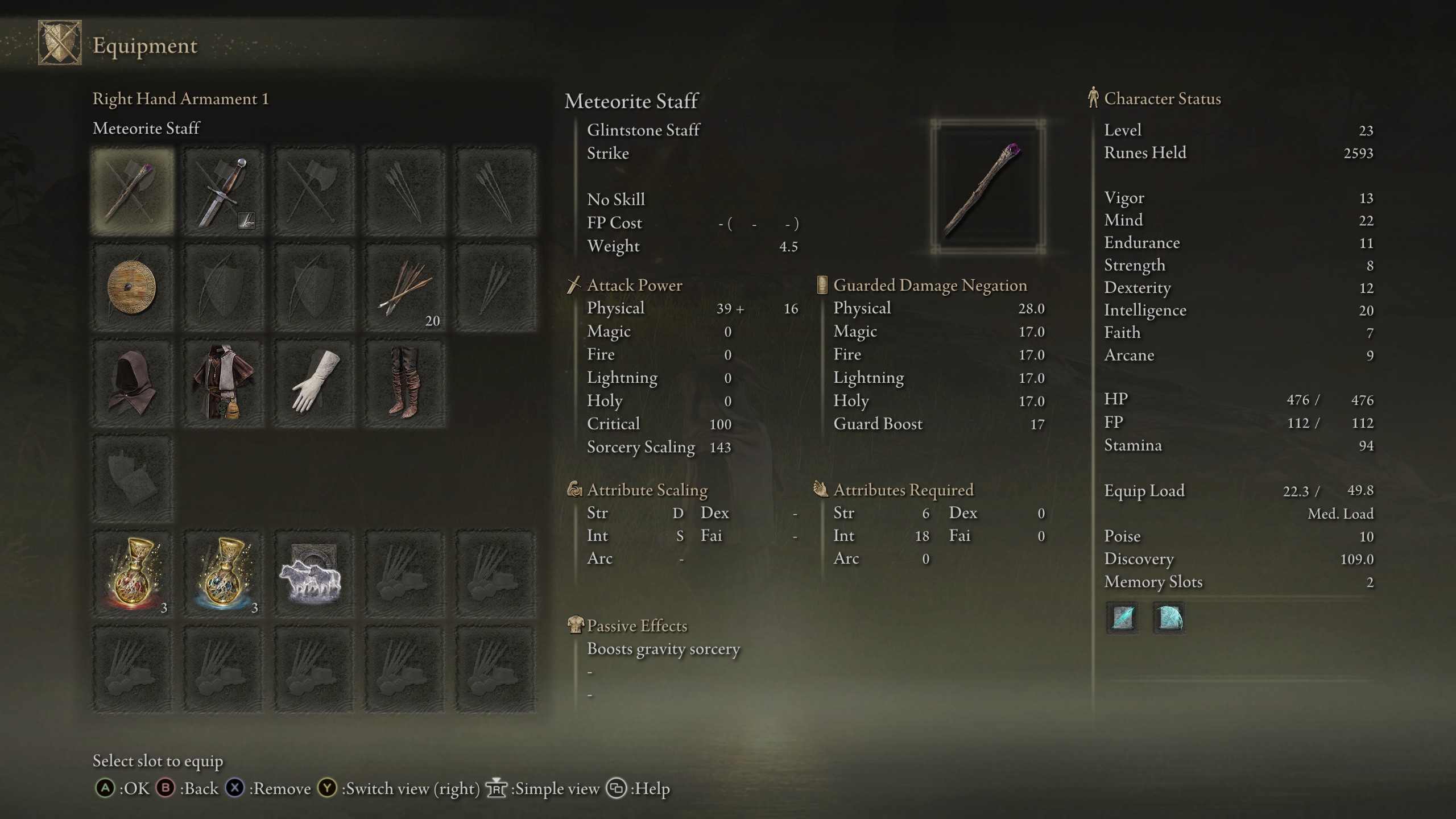This screenshot has width=1456, height=819.
Task: Select the chest armor robe slot
Action: pyautogui.click(x=224, y=383)
